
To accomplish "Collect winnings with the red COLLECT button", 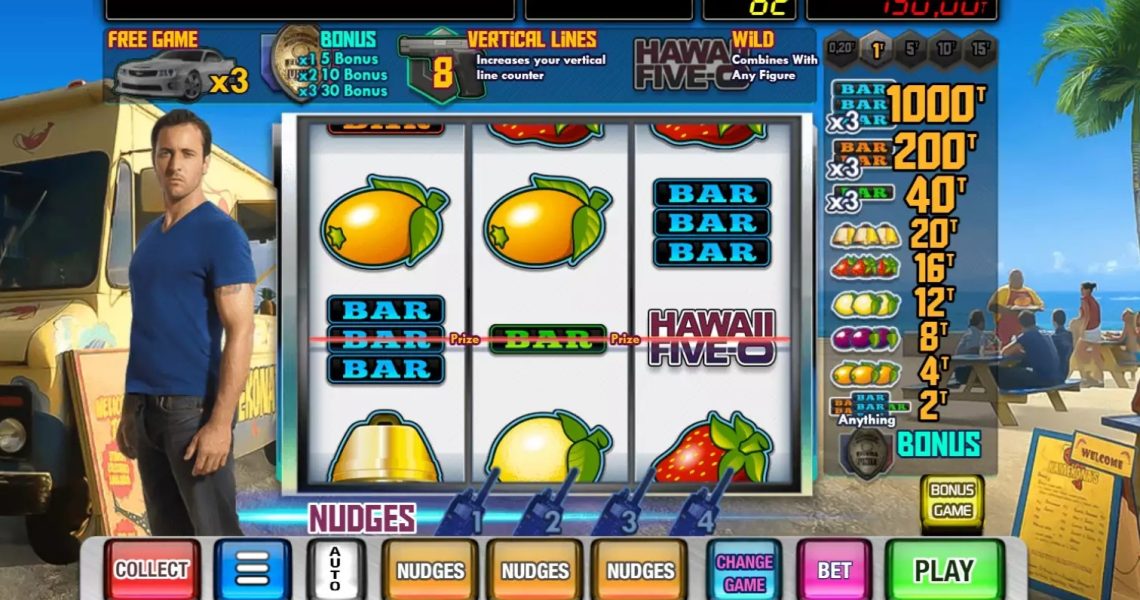I will click(151, 570).
